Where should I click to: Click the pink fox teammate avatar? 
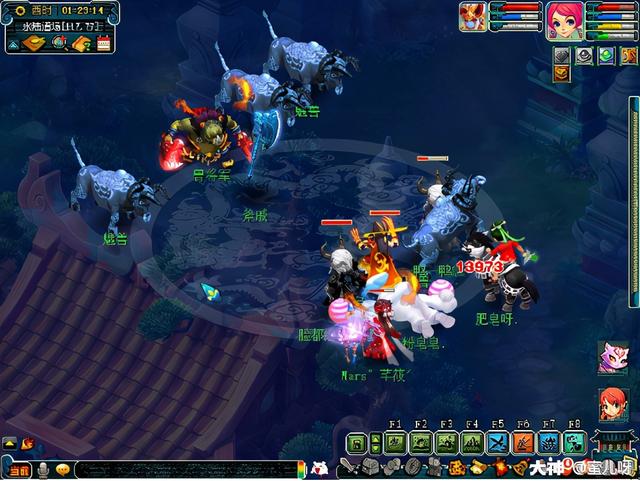[612, 356]
